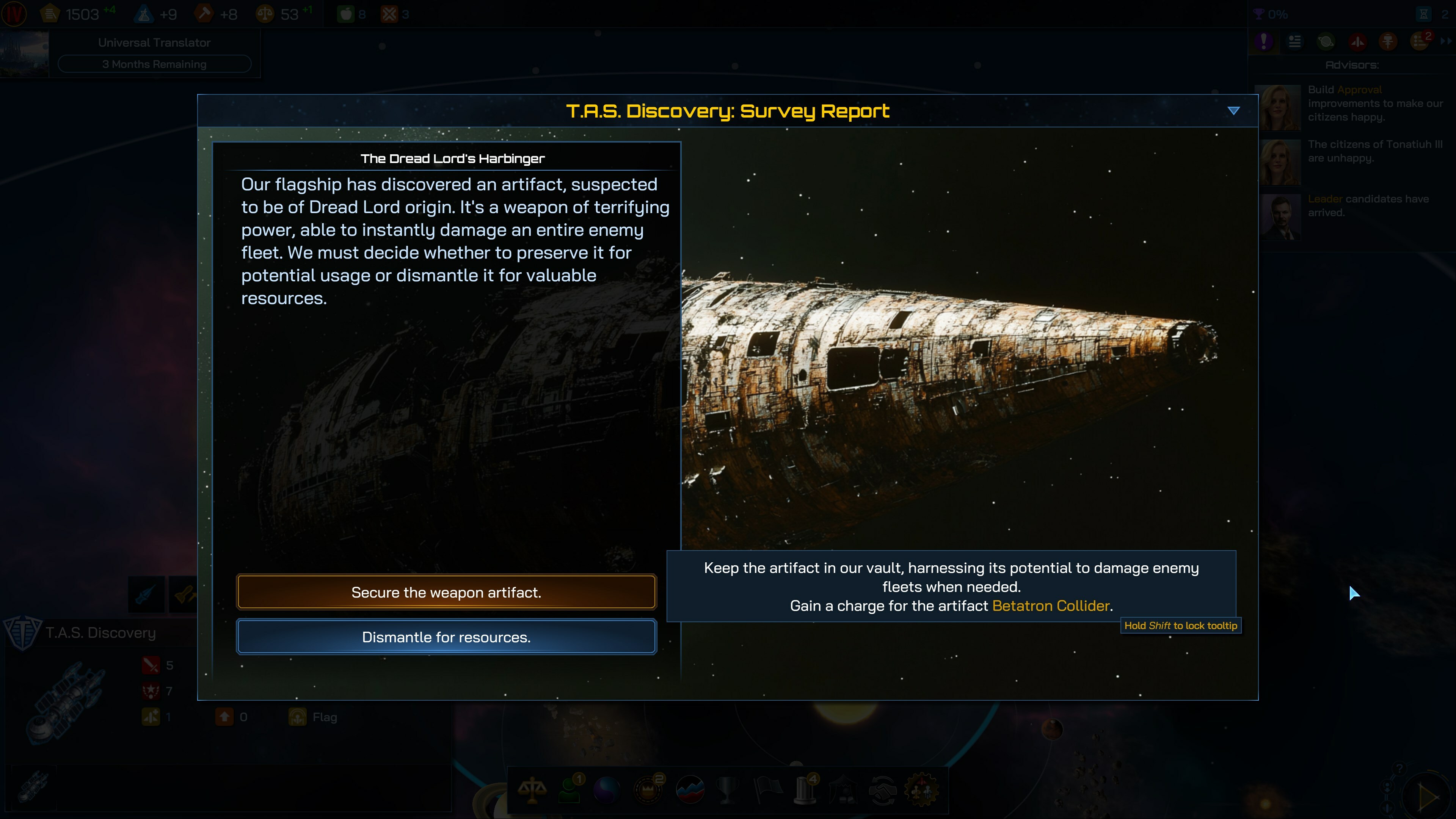Open the crown emblem icon in toolbar
The width and height of the screenshot is (1456, 819).
(x=648, y=789)
